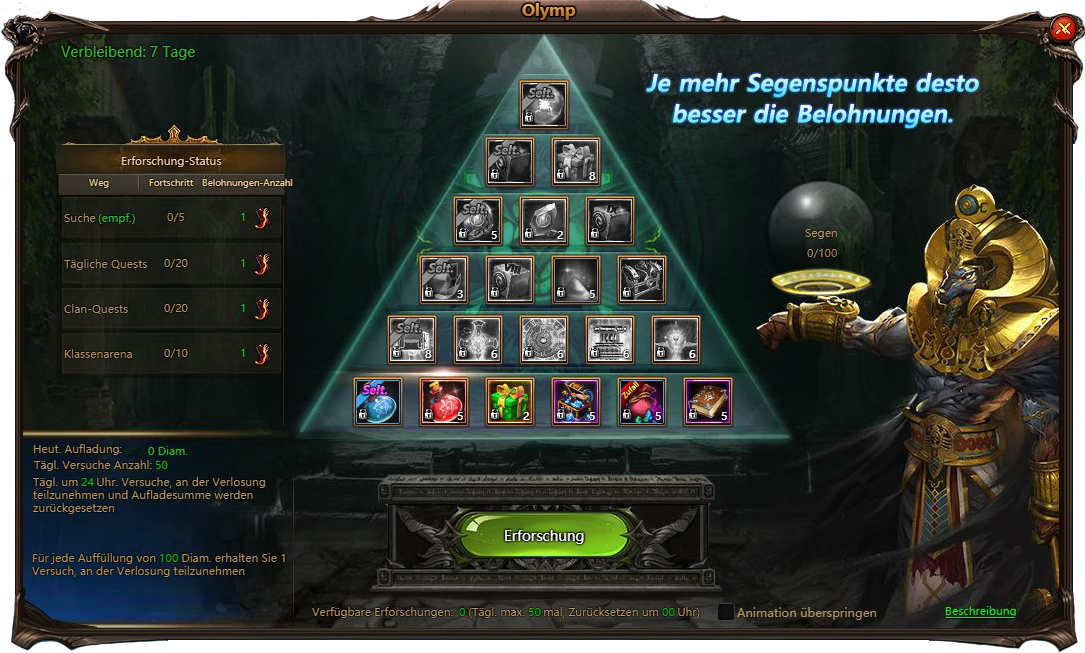Select the blue rune orb reward
Screen dimensions: 1085x653
click(x=378, y=401)
